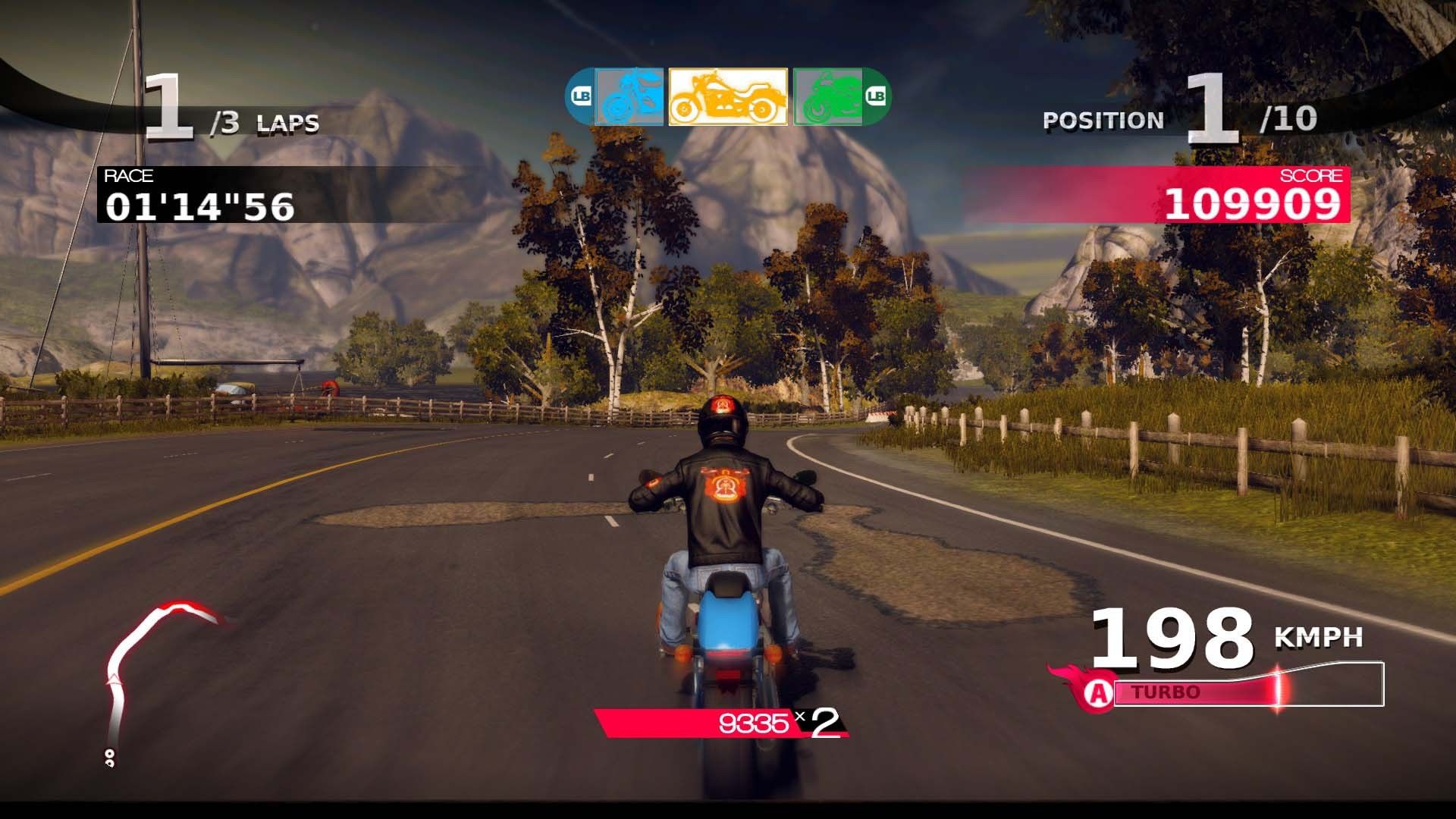Switch to the green sport bike icon
1456x819 pixels.
point(827,96)
